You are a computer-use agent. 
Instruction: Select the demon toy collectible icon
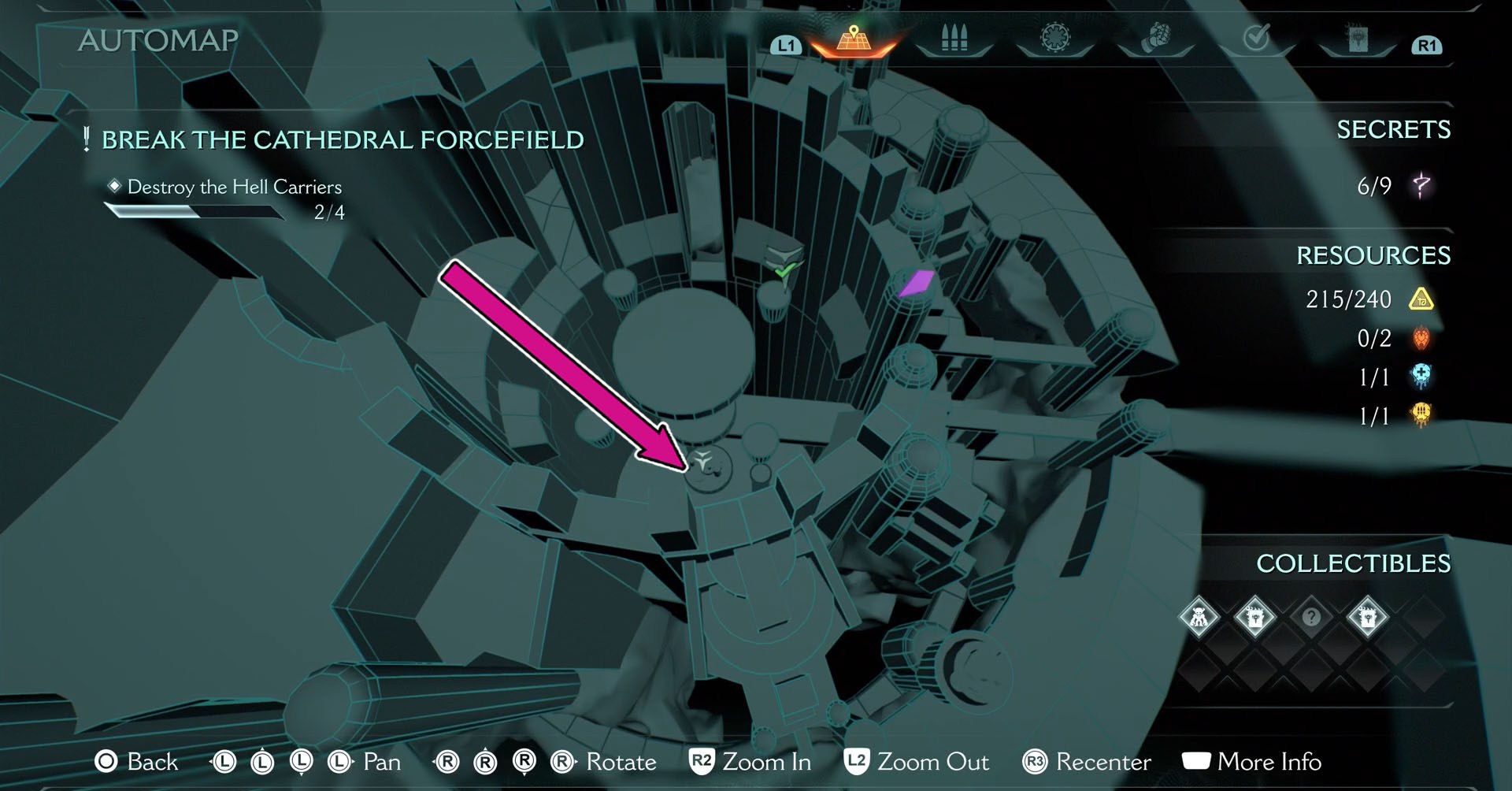(x=1198, y=618)
